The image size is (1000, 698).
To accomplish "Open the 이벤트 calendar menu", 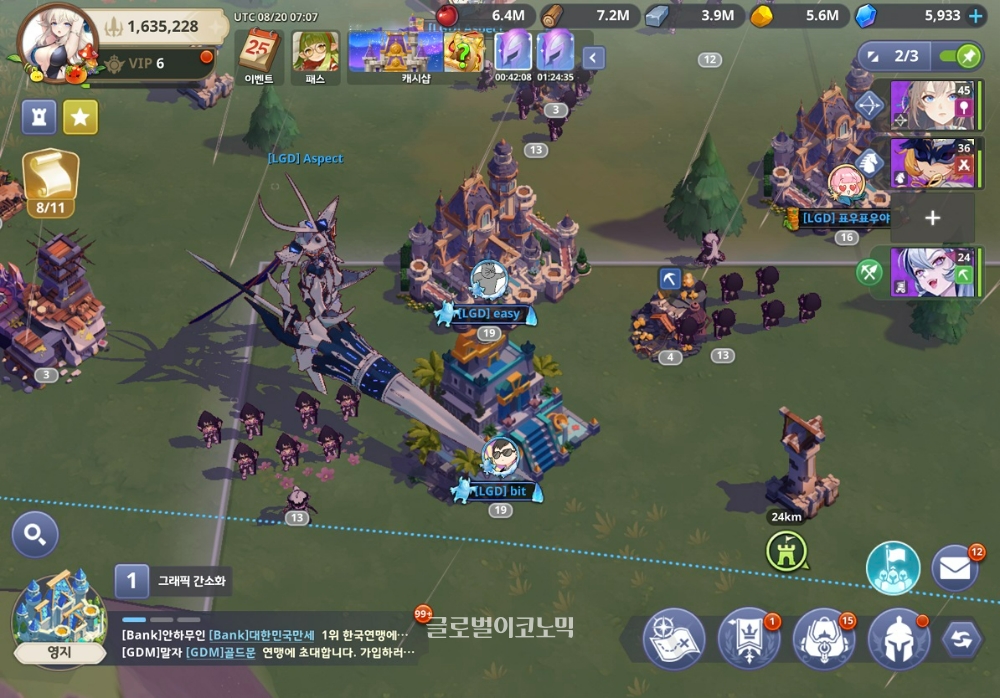I will point(260,55).
